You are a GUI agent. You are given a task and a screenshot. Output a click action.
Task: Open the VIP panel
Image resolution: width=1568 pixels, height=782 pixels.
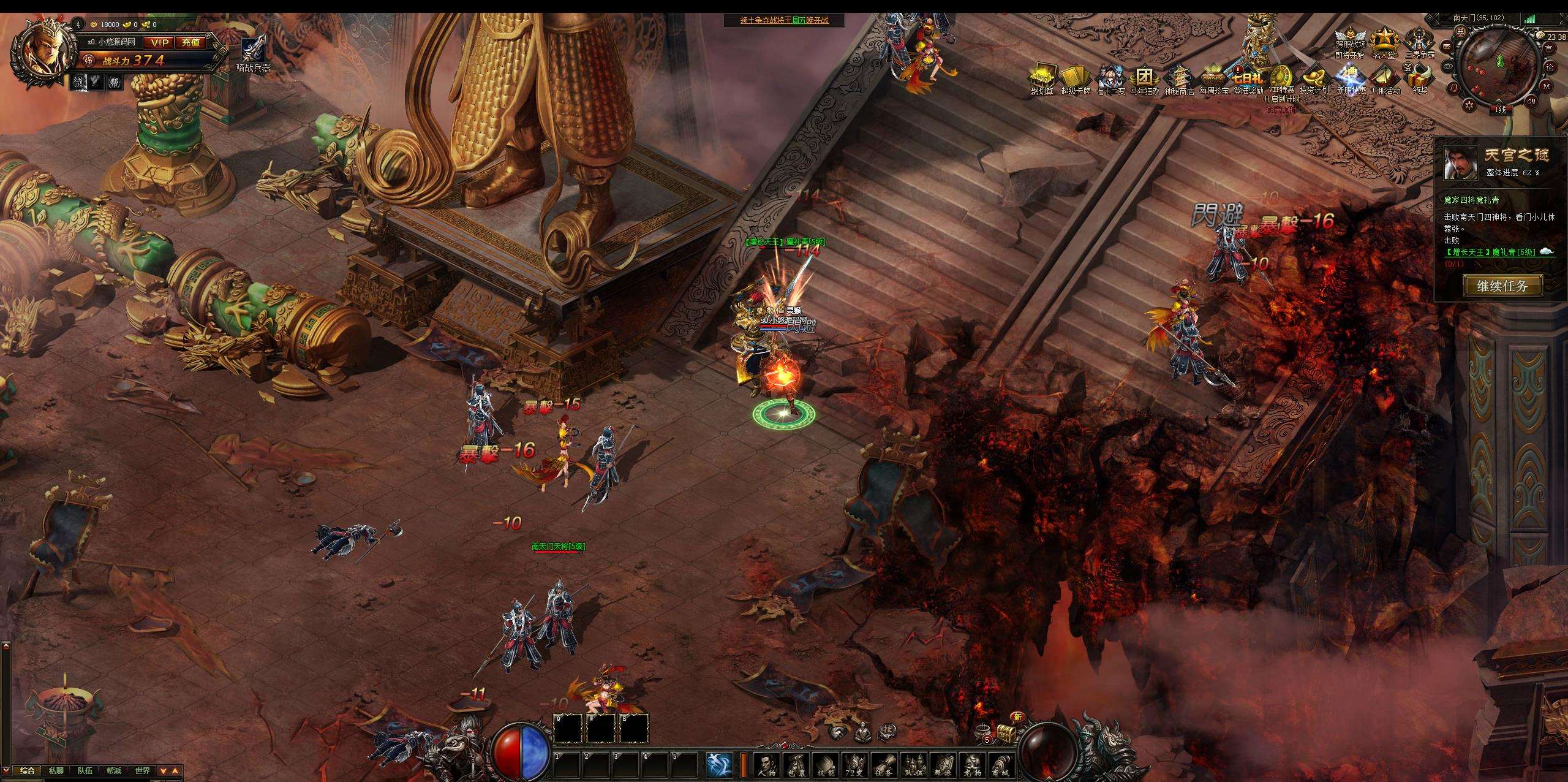[160, 42]
